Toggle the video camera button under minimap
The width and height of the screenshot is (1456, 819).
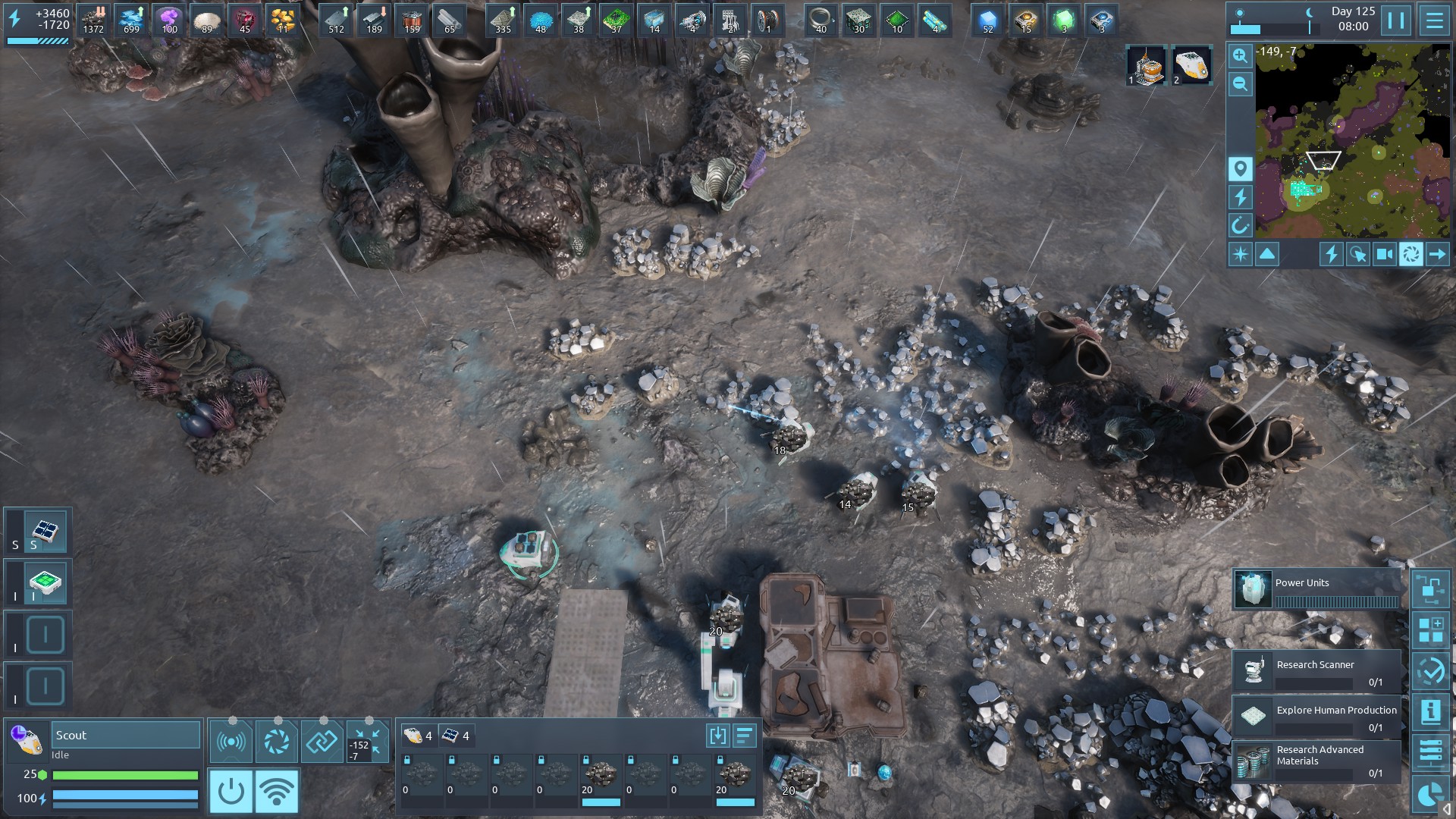(1385, 254)
